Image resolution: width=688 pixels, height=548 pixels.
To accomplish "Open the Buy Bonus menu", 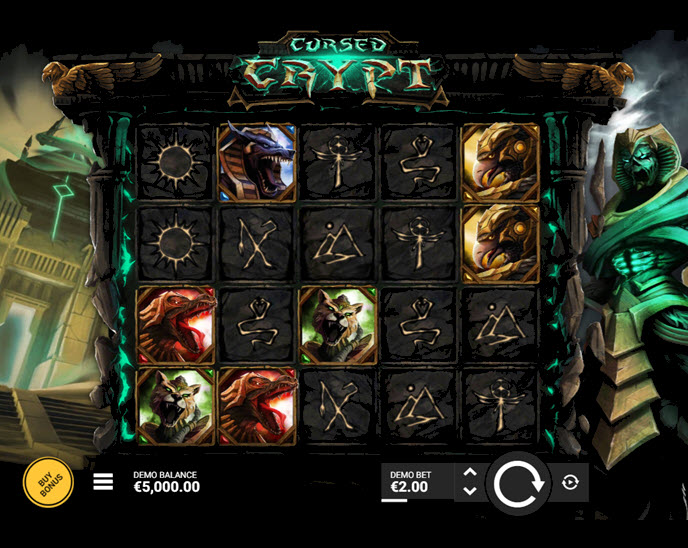I will point(48,483).
